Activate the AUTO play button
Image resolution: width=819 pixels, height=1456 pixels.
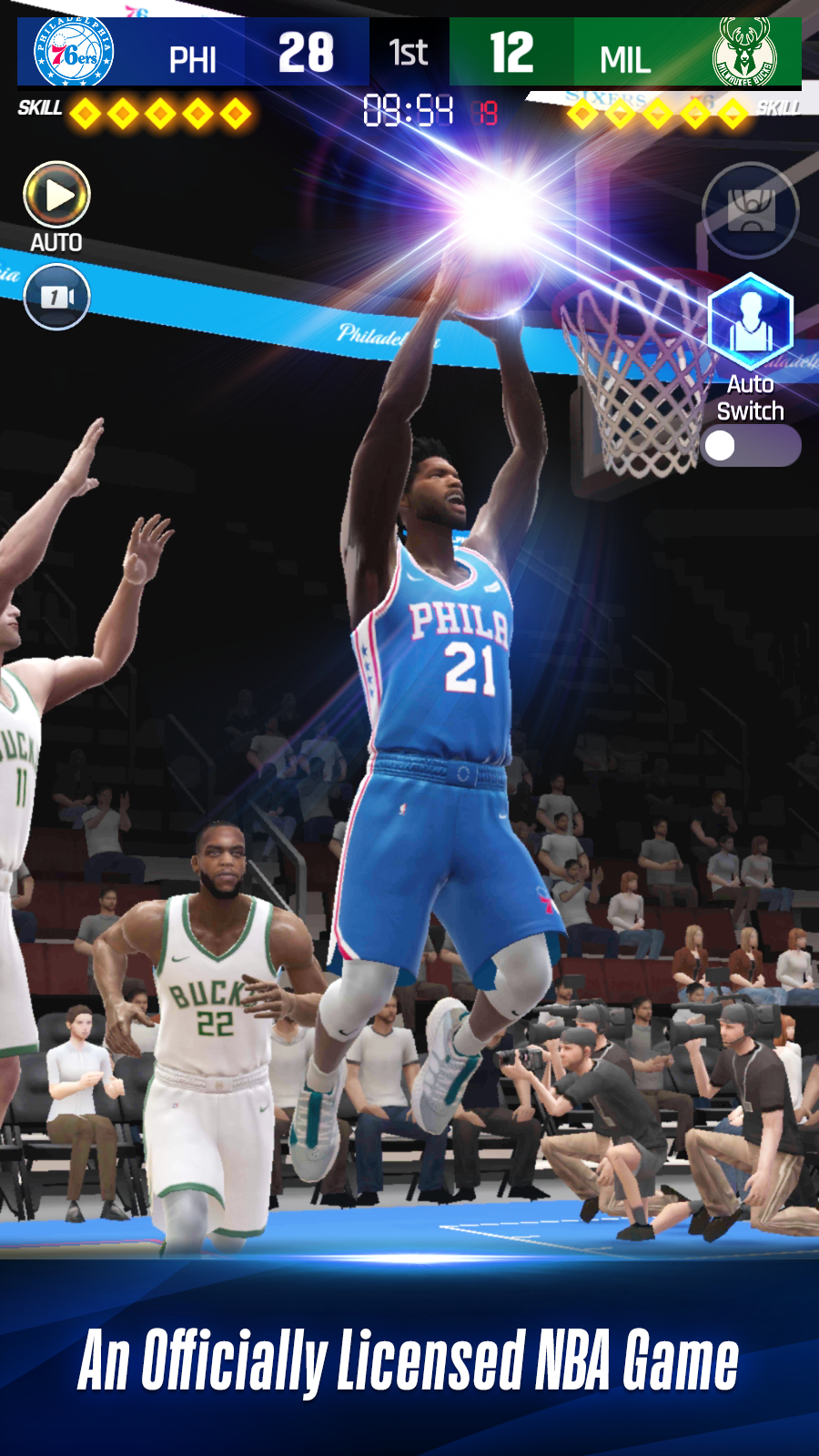click(56, 195)
